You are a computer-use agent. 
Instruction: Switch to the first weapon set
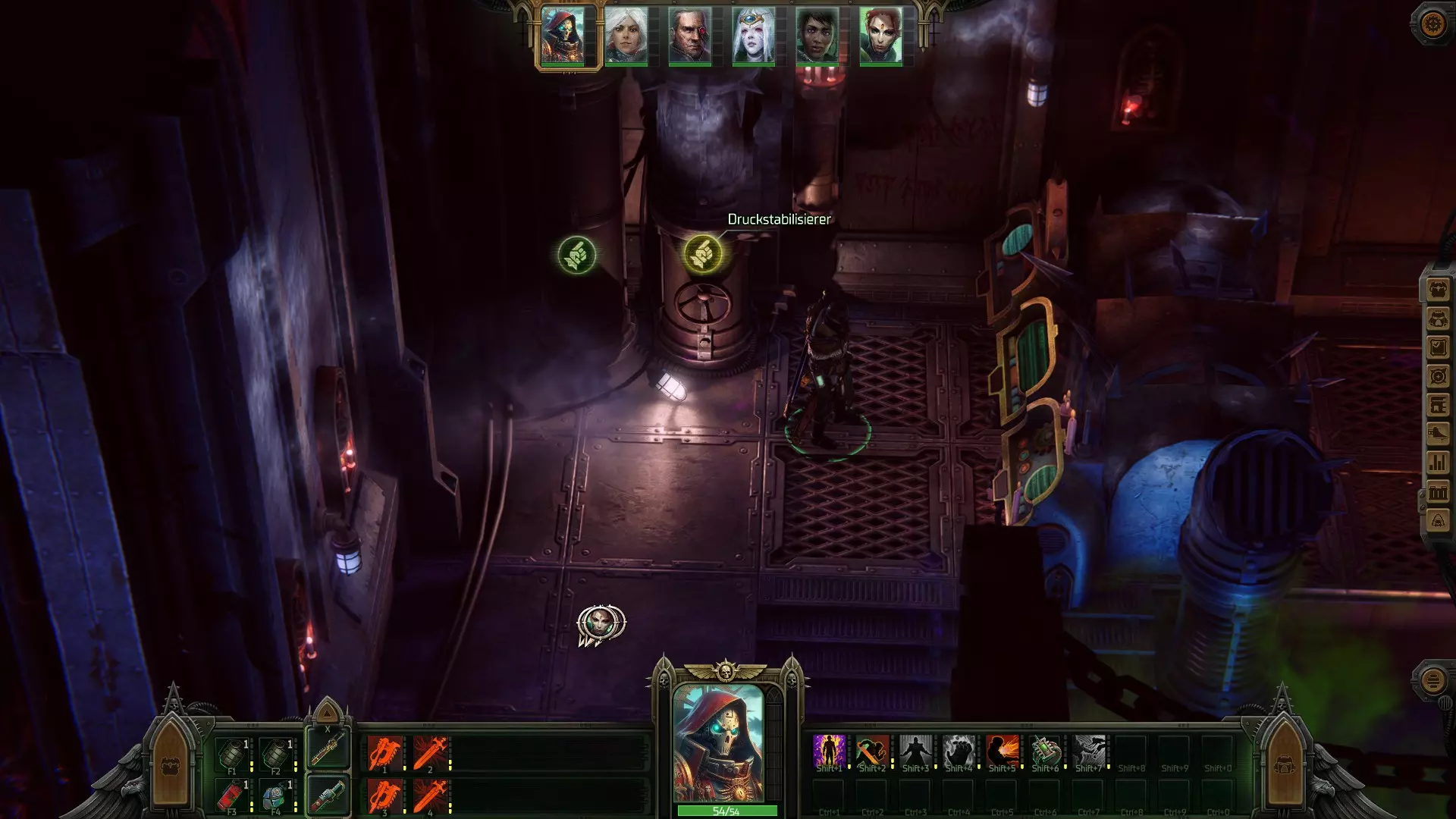[328, 748]
